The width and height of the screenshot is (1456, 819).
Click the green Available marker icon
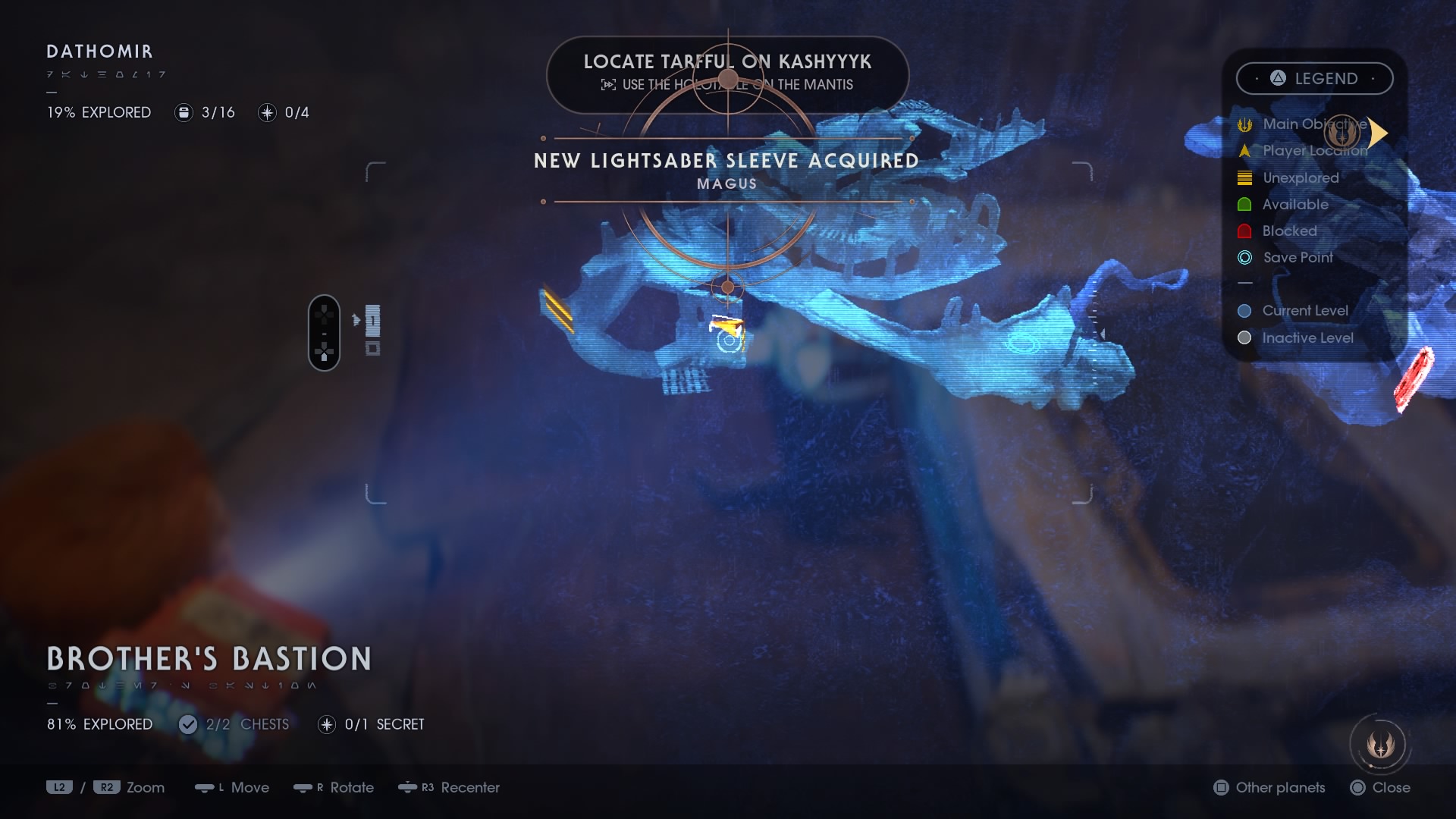[x=1244, y=204]
